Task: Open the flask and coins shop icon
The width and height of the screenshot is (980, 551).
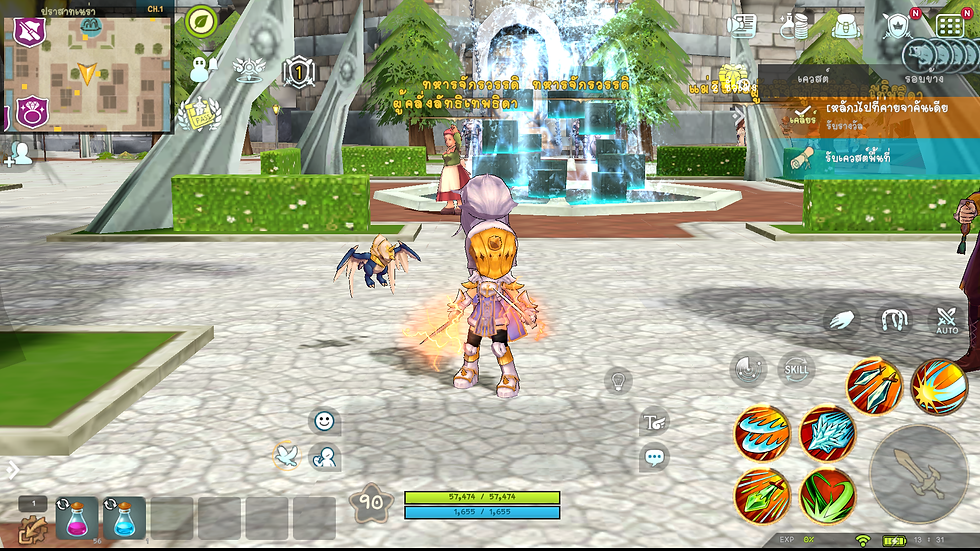Action: 794,25
